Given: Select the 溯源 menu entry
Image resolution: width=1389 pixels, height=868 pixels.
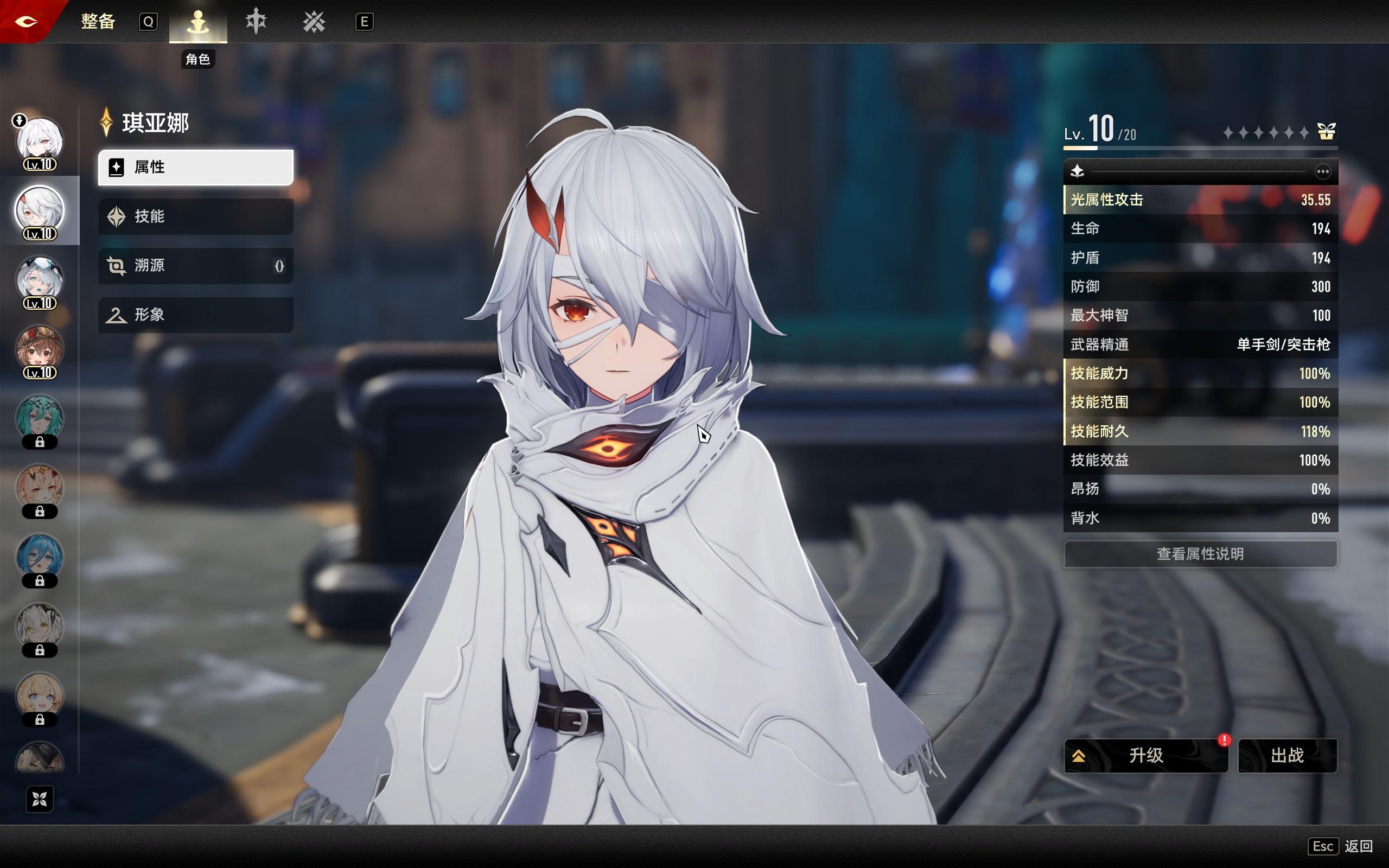Looking at the screenshot, I should tap(195, 266).
